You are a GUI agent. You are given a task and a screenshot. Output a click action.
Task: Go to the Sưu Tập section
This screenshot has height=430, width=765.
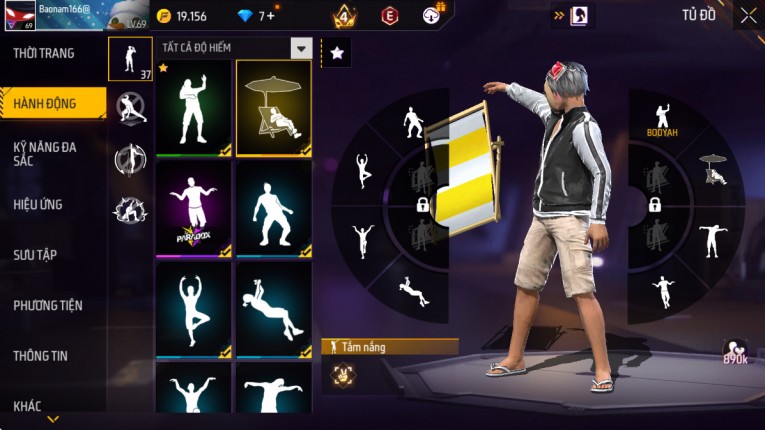(35, 255)
